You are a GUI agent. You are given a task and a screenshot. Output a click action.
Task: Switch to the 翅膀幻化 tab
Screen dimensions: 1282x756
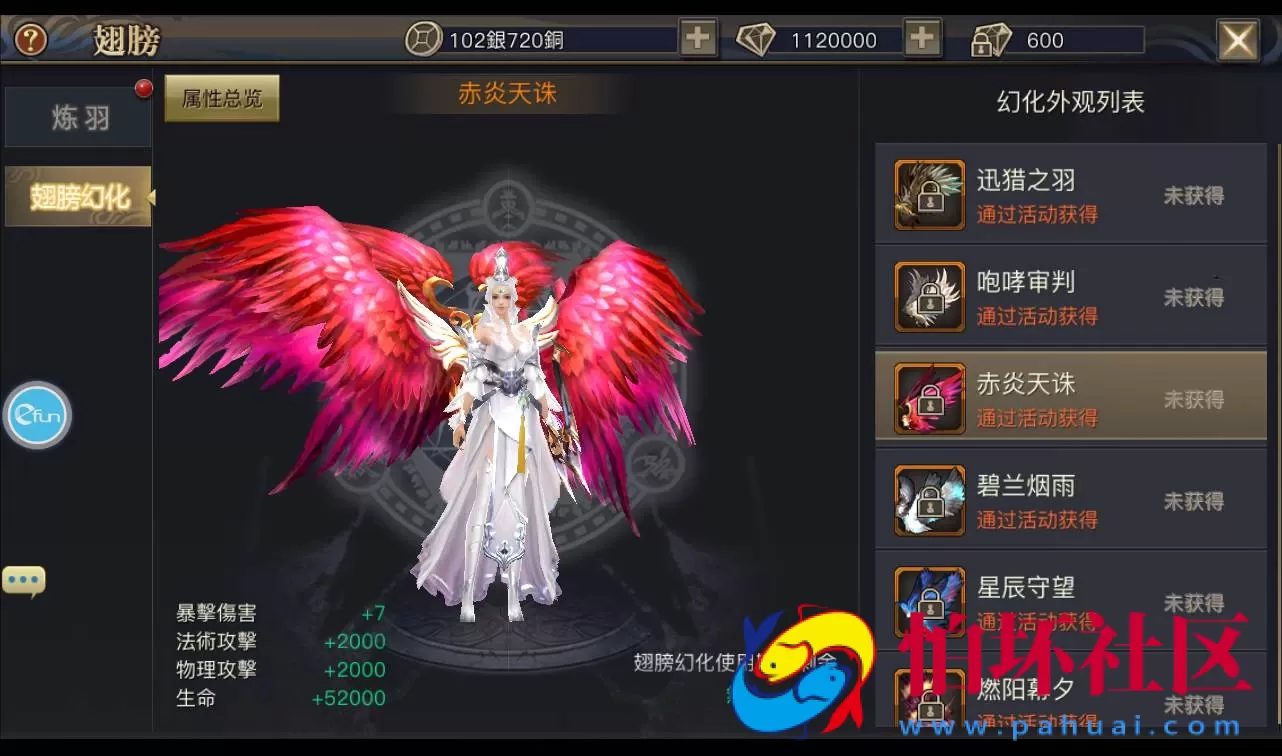click(x=77, y=196)
